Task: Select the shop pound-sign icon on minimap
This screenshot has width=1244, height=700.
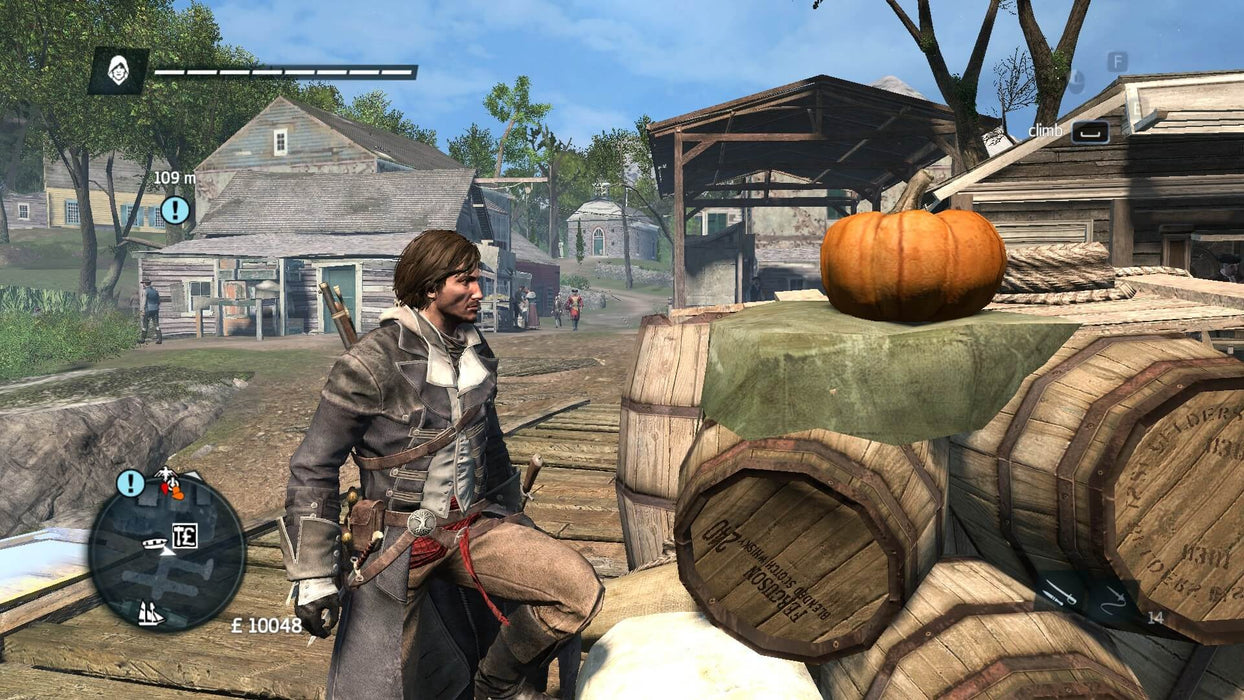Action: (184, 535)
